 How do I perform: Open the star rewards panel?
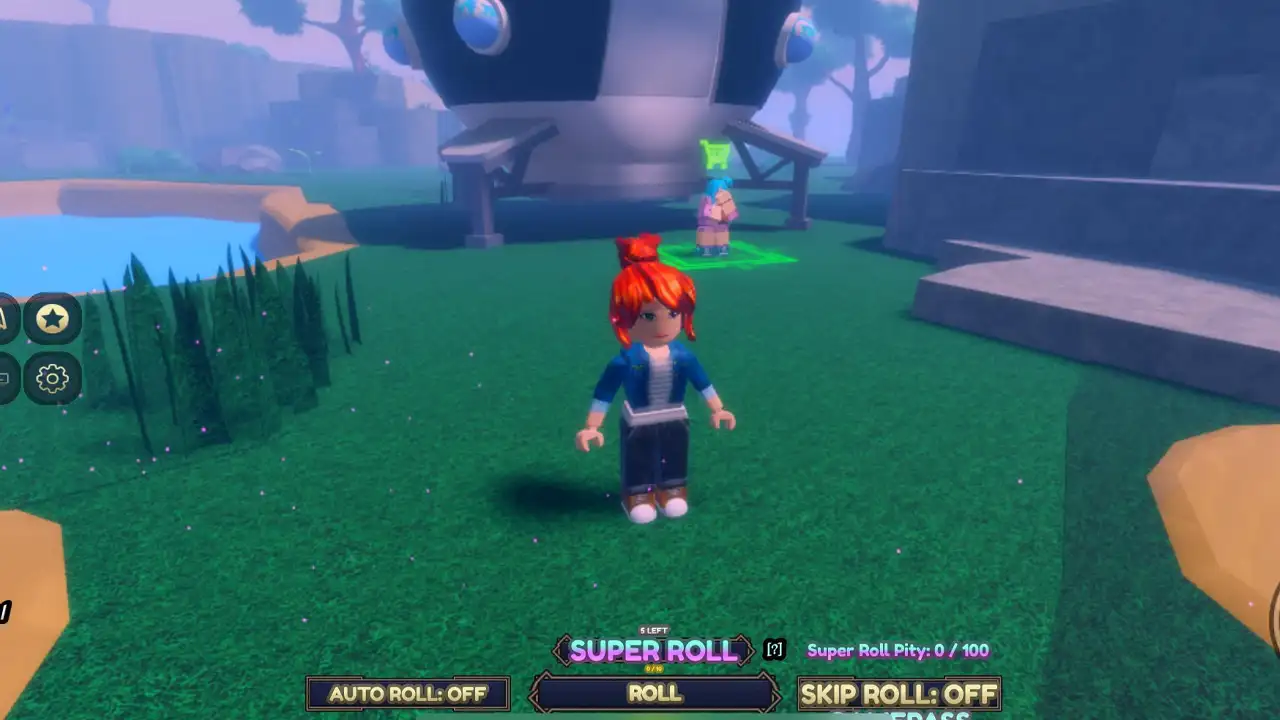(52, 320)
